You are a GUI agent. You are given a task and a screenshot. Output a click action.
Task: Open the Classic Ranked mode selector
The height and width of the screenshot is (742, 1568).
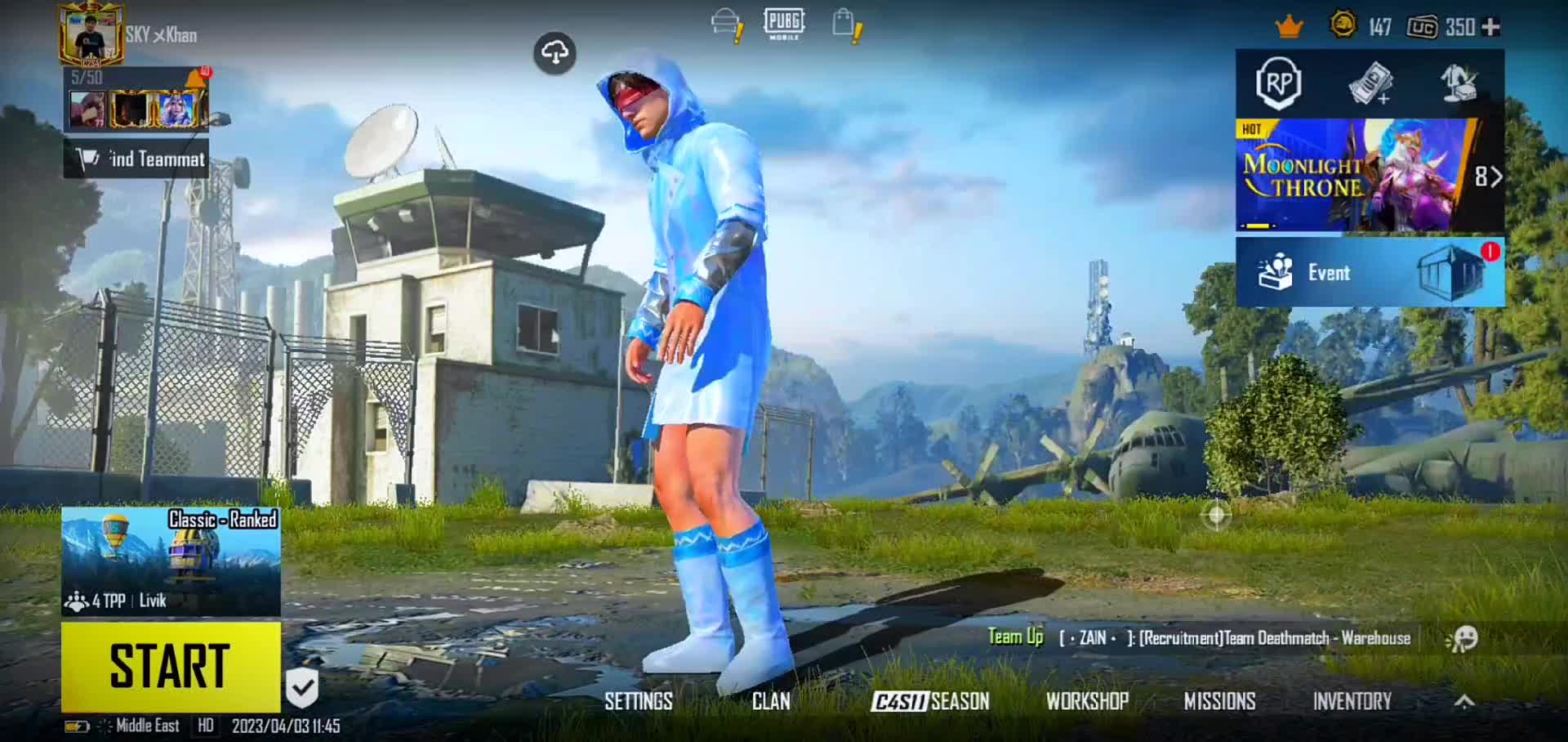(x=171, y=561)
